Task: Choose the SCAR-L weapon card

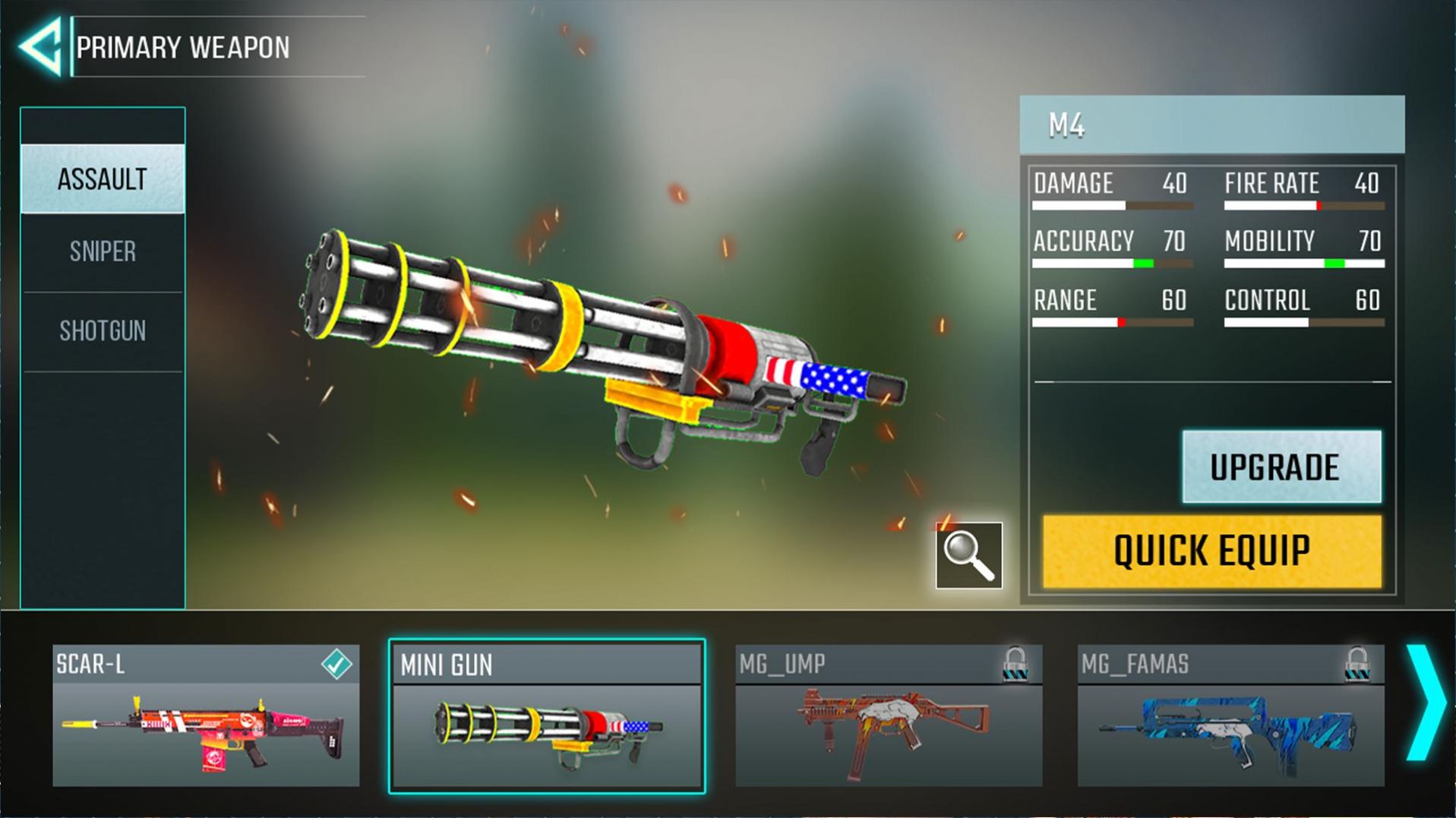Action: [x=206, y=715]
